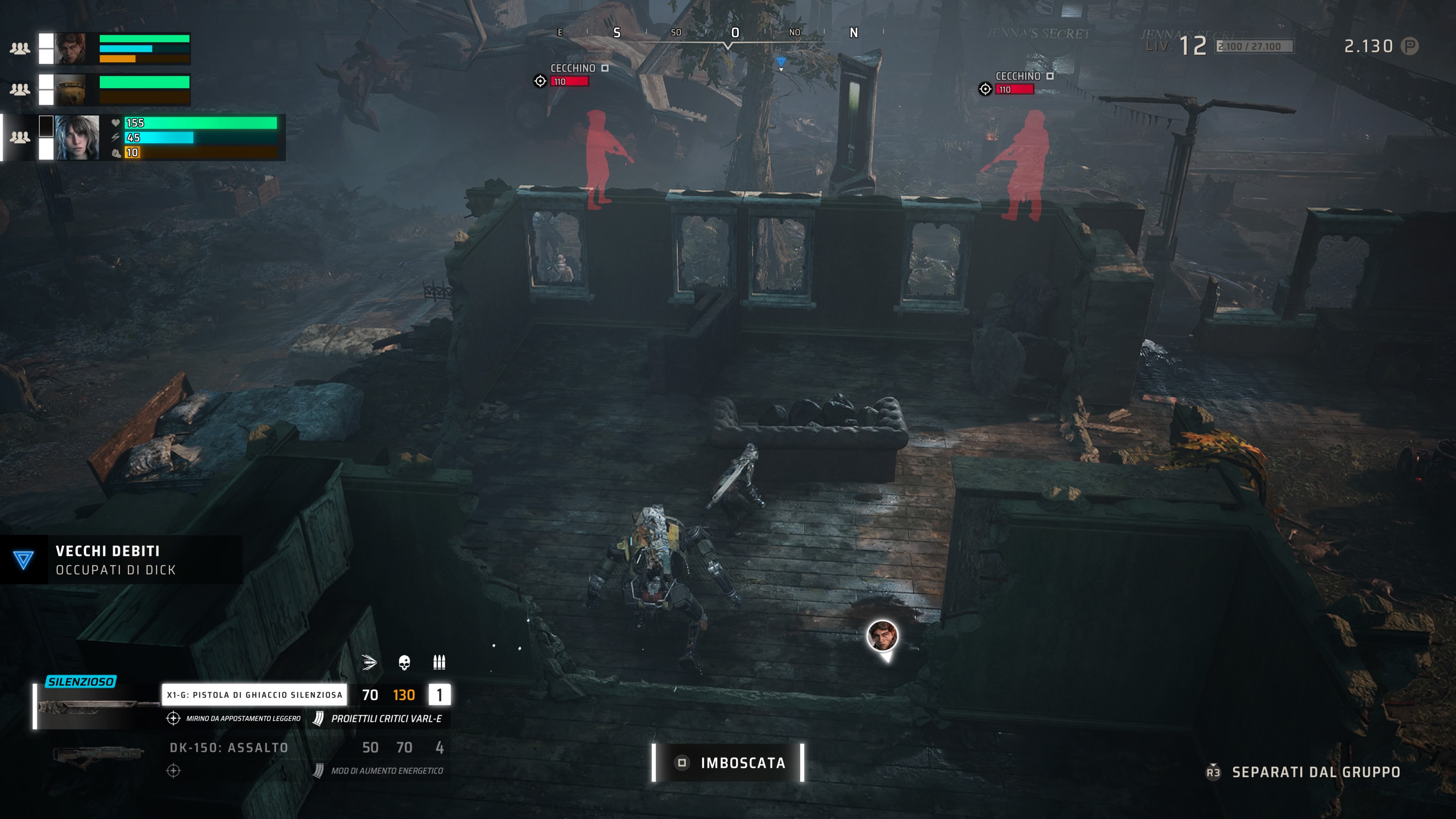Select the Mod di Aumento Energetico
This screenshot has height=819, width=1456.
tap(387, 771)
